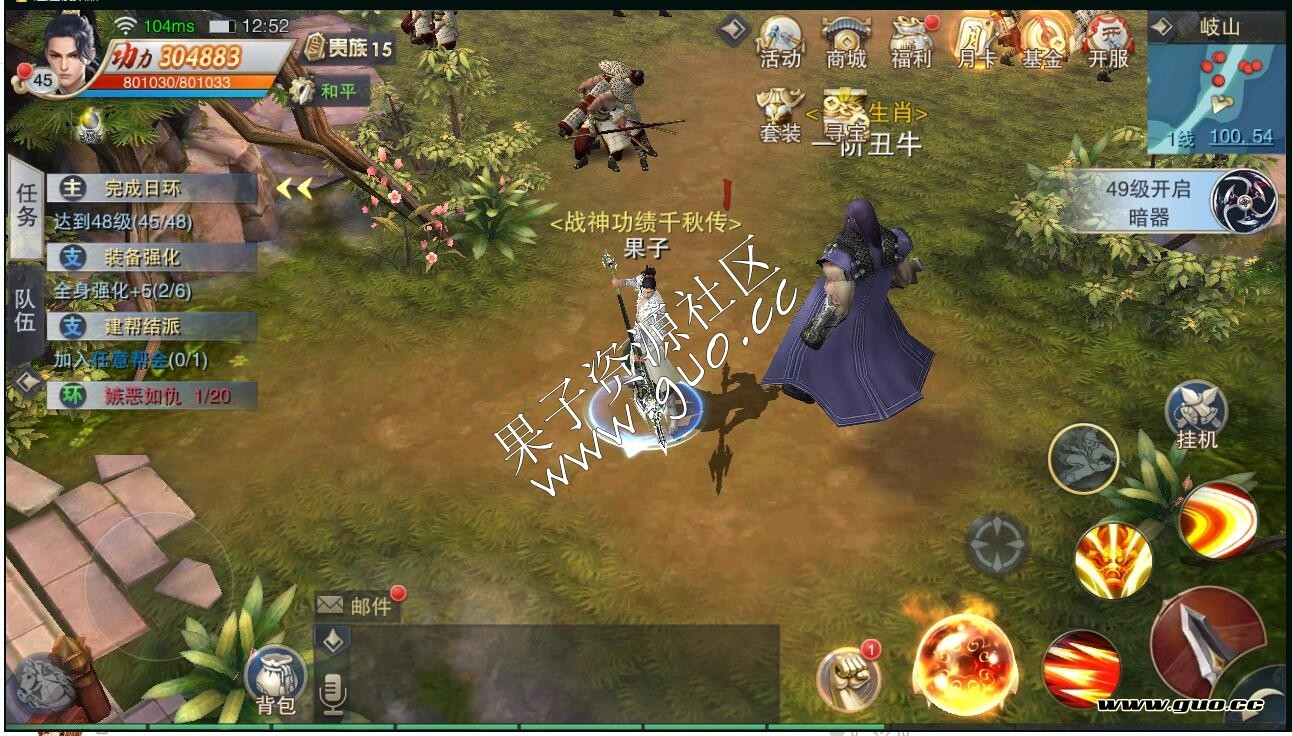Open the 寻宝 treasure hunt
This screenshot has width=1292, height=736.
[x=844, y=115]
